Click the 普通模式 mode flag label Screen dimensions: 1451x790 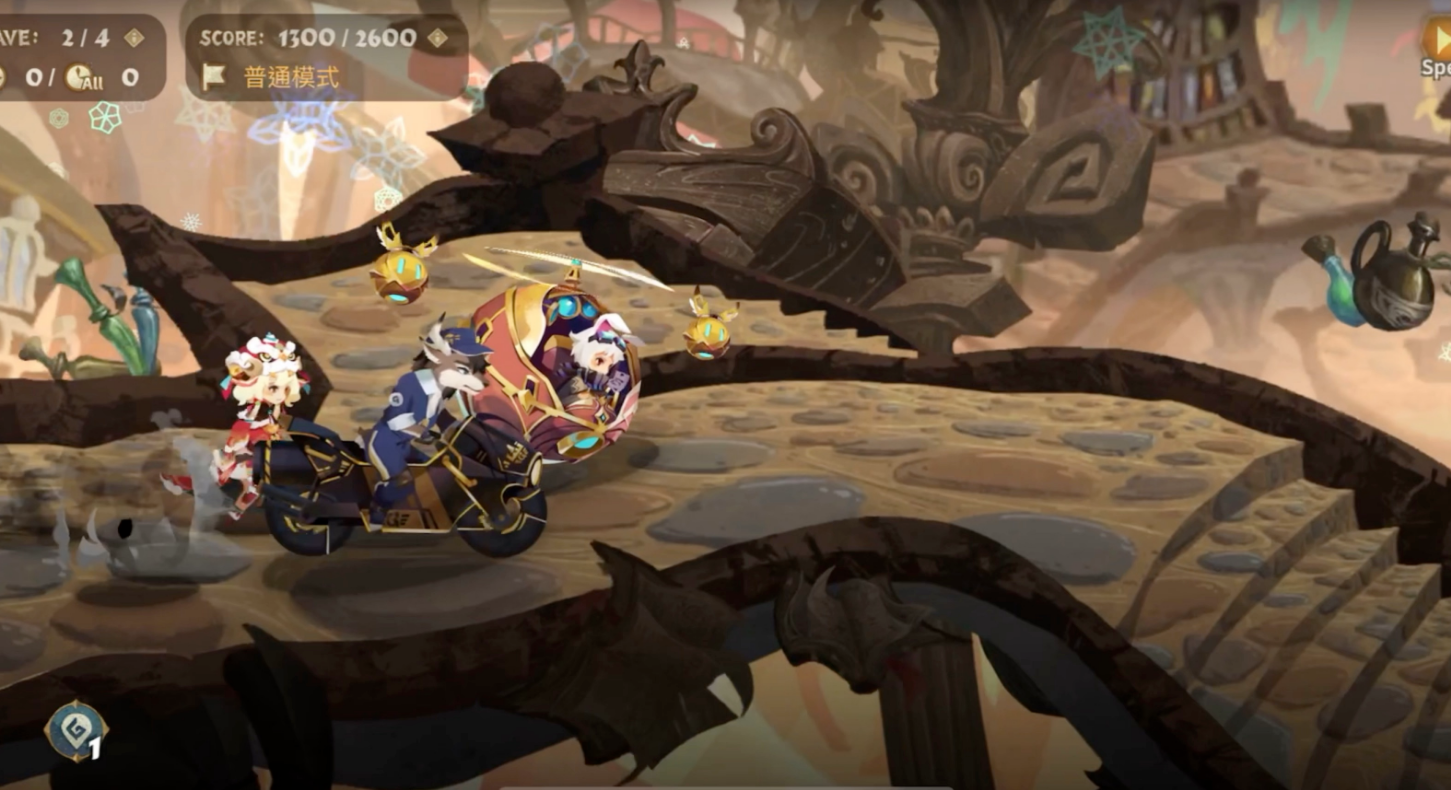tap(273, 77)
